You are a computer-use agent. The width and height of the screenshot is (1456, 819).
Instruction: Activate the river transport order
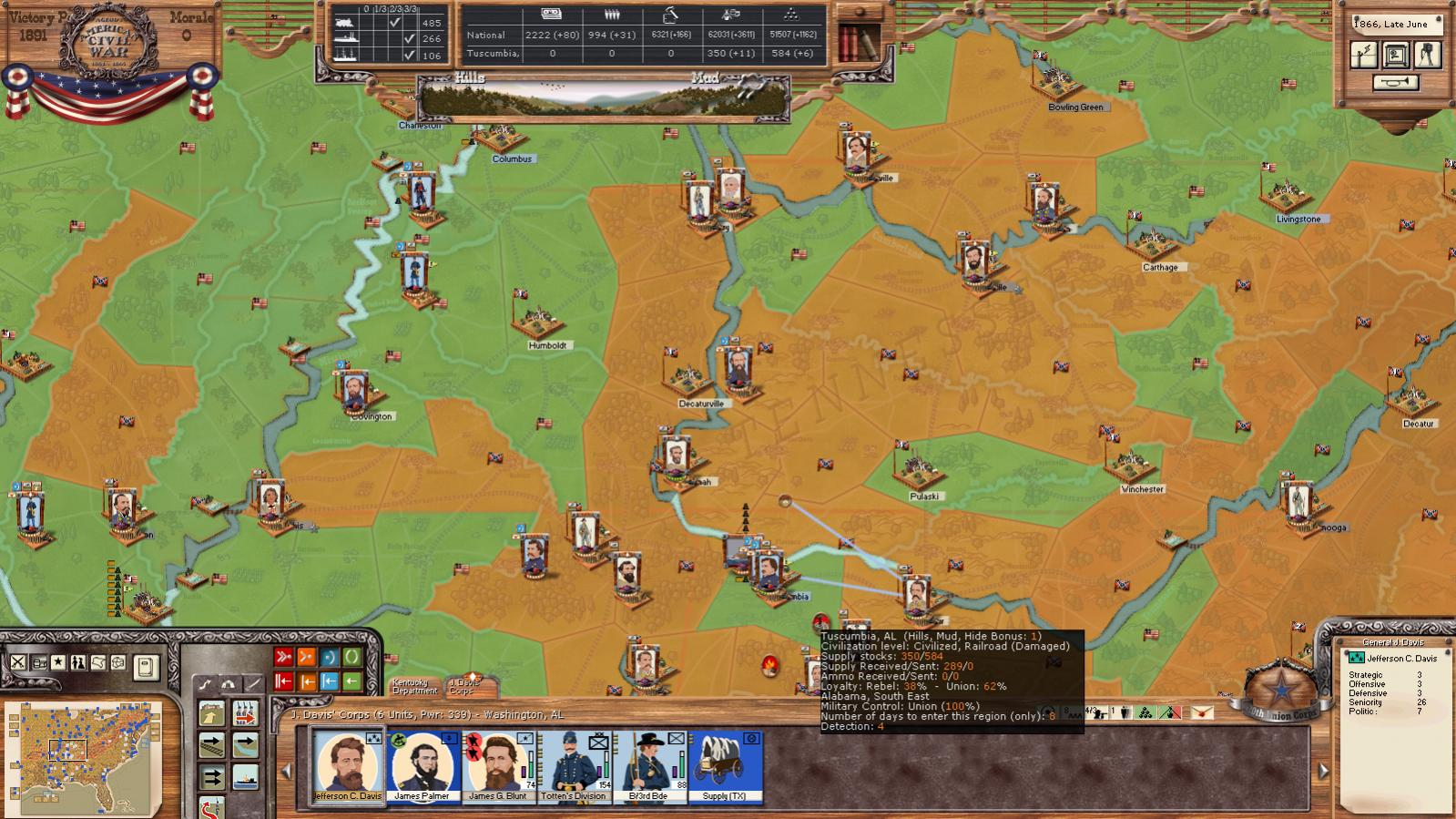click(x=245, y=745)
